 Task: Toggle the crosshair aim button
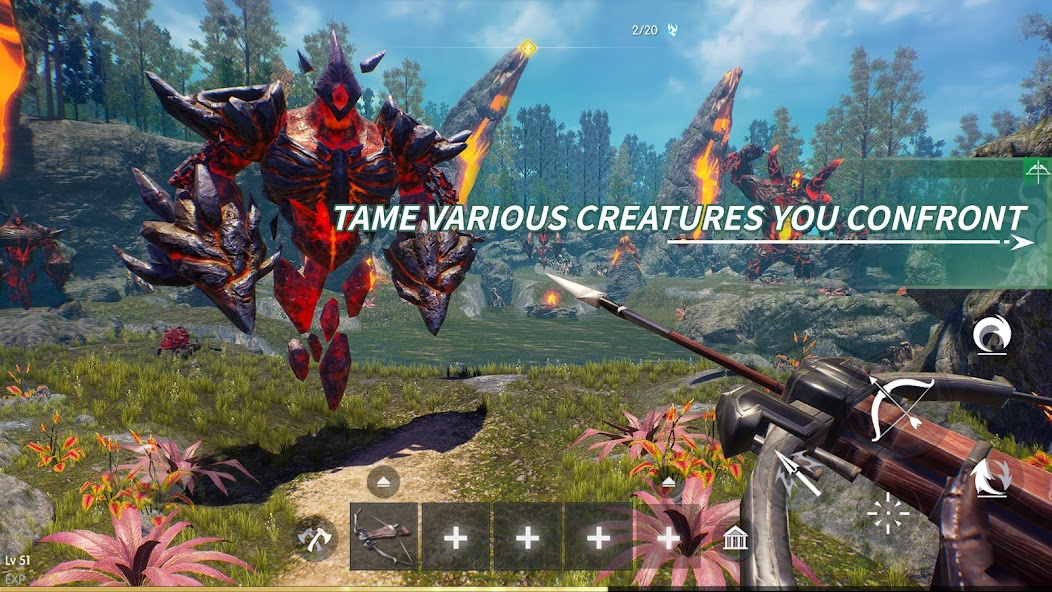[887, 514]
